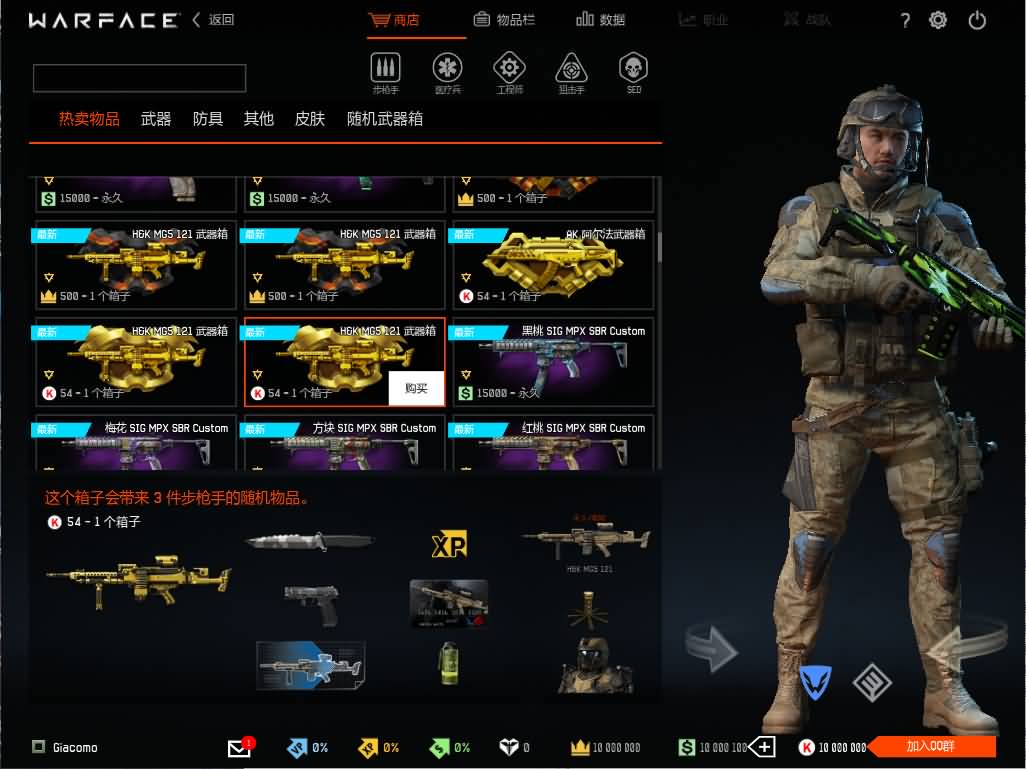Open the 物品栏 inventory tab
The height and width of the screenshot is (769, 1026).
(510, 20)
